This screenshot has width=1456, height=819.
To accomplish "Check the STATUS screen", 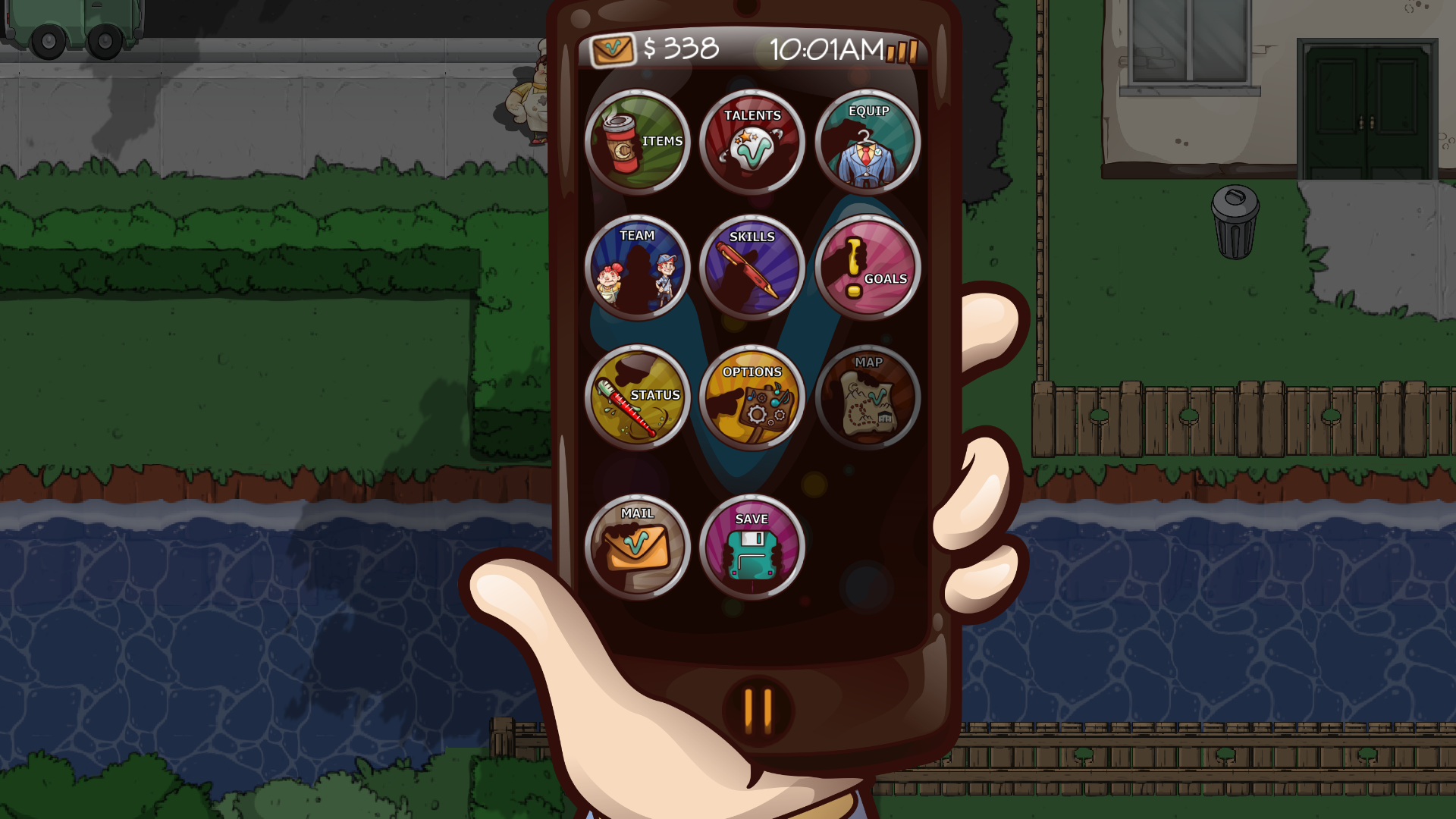I will pos(639,397).
